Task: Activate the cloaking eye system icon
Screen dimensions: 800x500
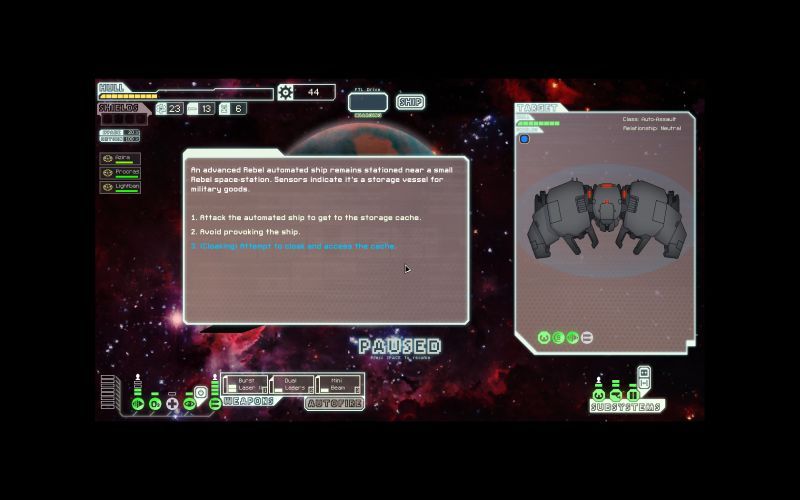Action: pyautogui.click(x=190, y=404)
